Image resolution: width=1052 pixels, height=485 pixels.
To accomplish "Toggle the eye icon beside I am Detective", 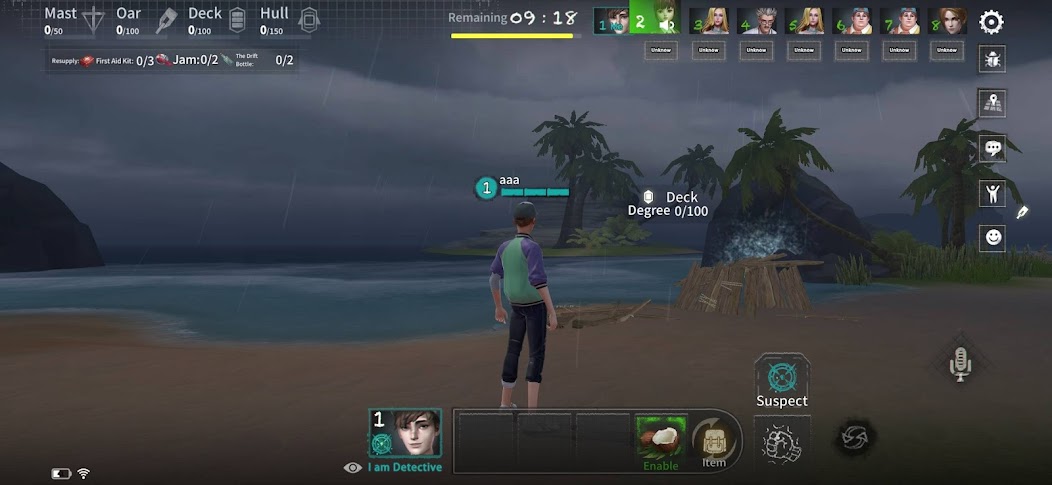I will coord(352,467).
